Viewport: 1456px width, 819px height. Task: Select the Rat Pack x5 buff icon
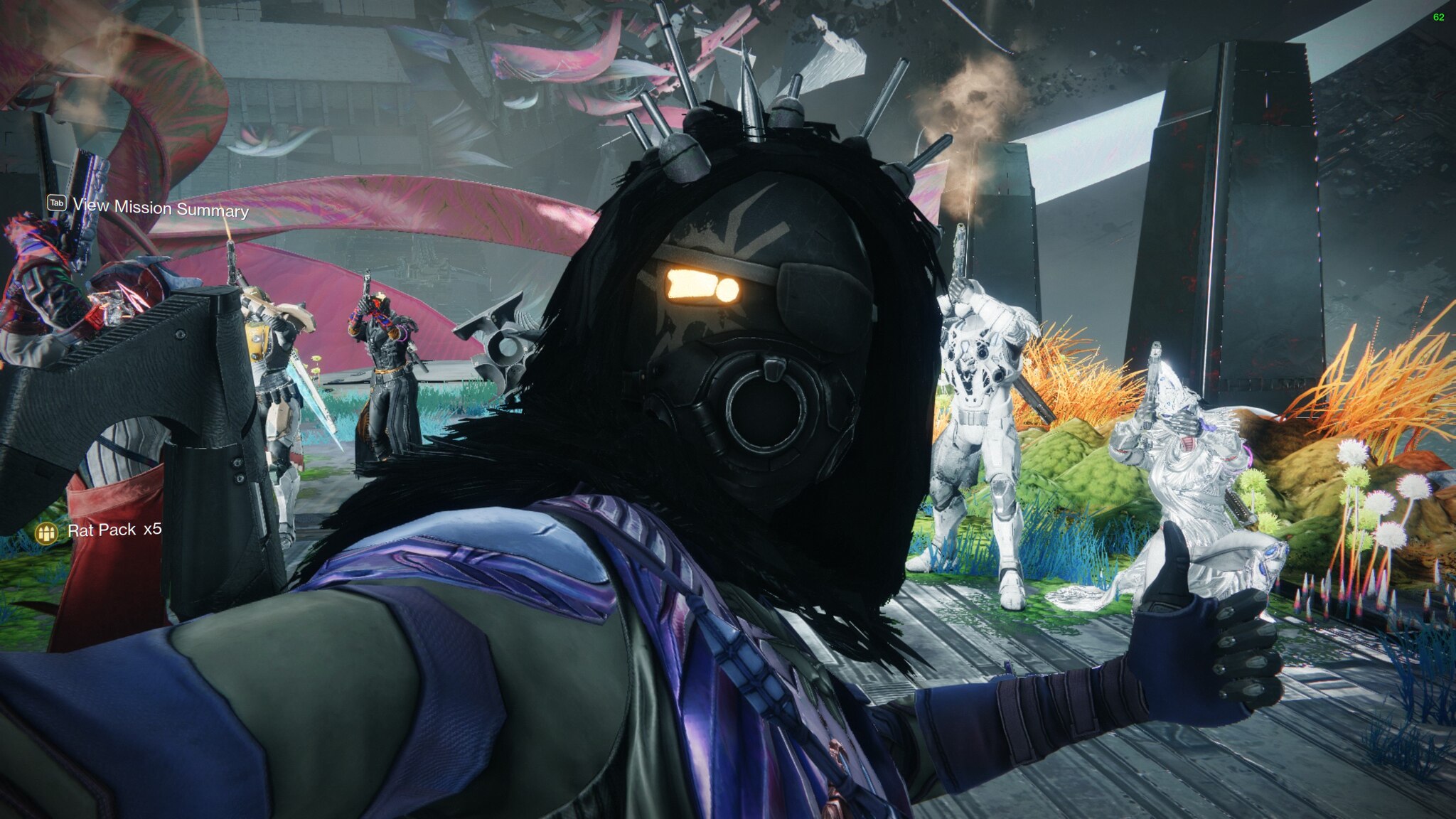coord(47,532)
